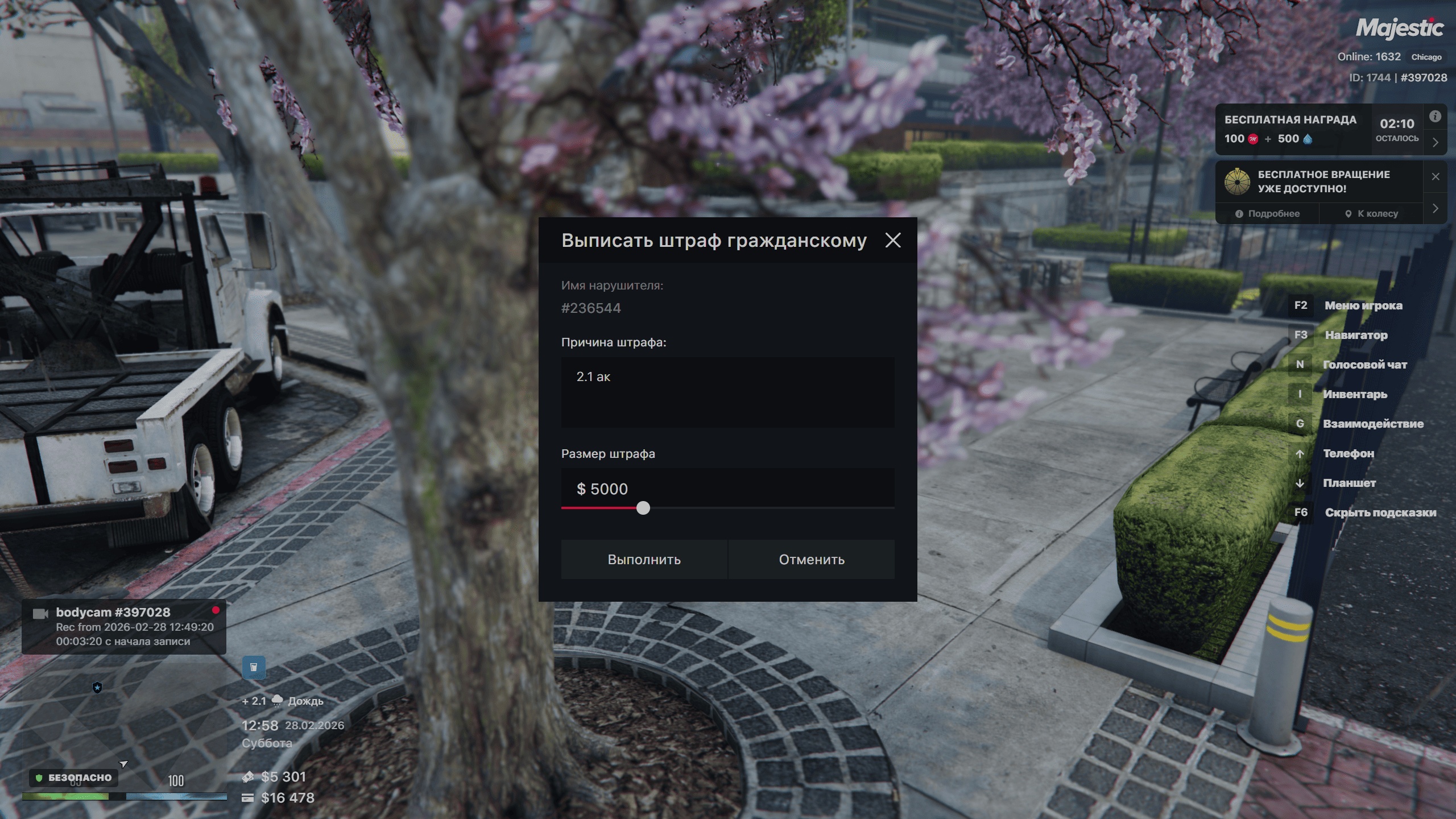Dismiss the free spin notification
This screenshot has height=819, width=1456.
pos(1436,176)
